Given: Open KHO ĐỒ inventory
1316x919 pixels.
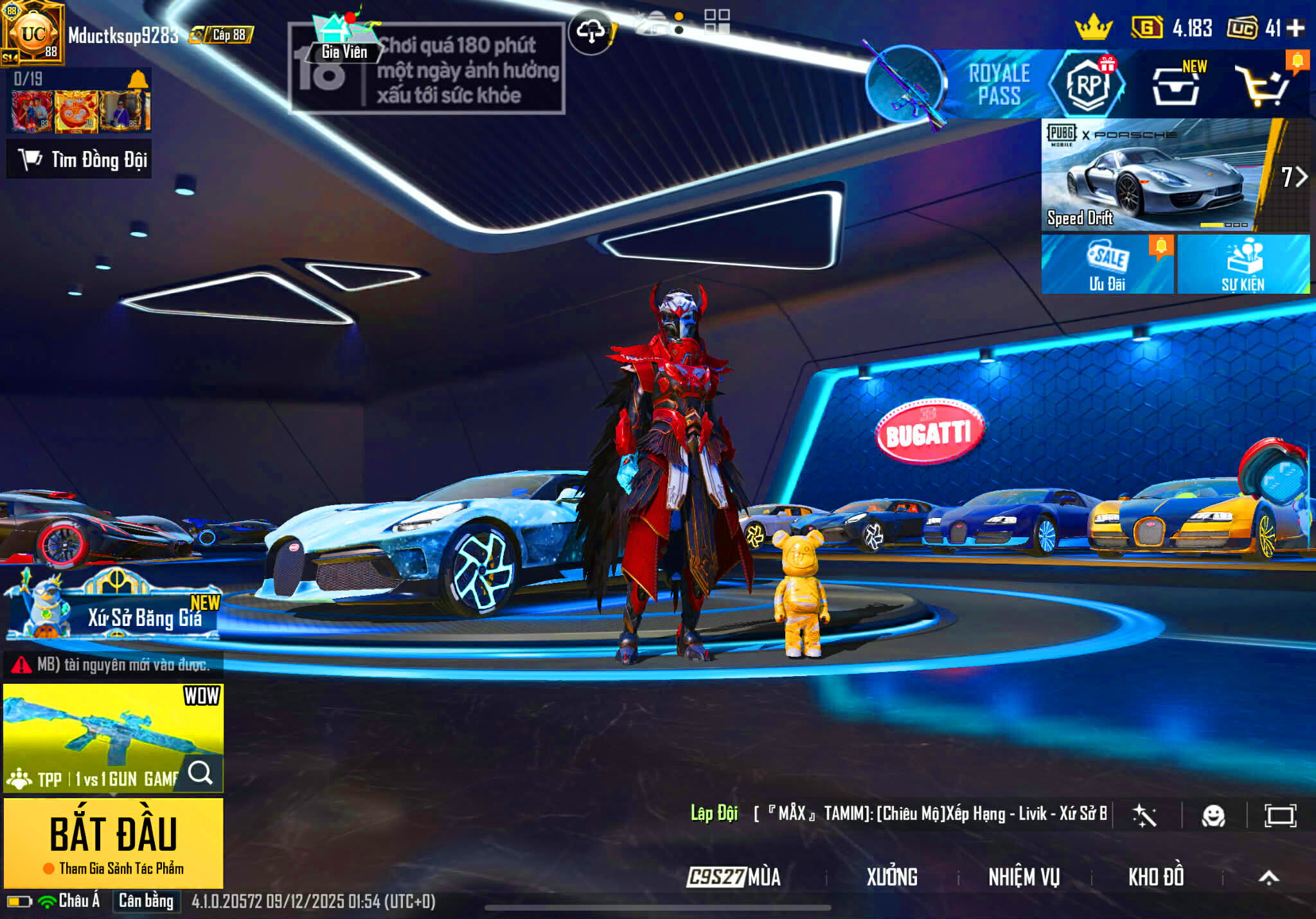Looking at the screenshot, I should [x=1155, y=877].
